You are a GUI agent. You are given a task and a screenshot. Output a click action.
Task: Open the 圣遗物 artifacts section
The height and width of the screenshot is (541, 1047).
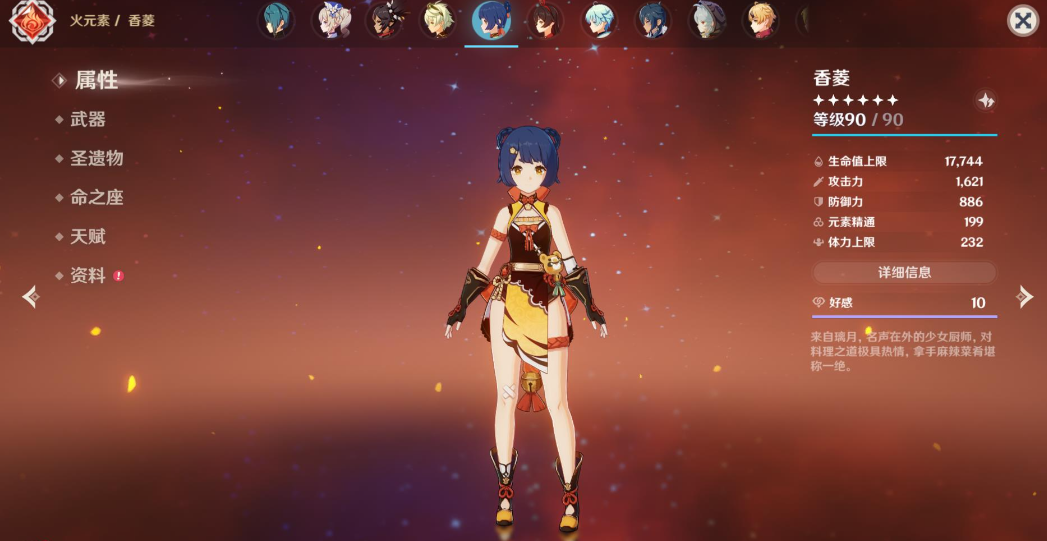coord(96,158)
